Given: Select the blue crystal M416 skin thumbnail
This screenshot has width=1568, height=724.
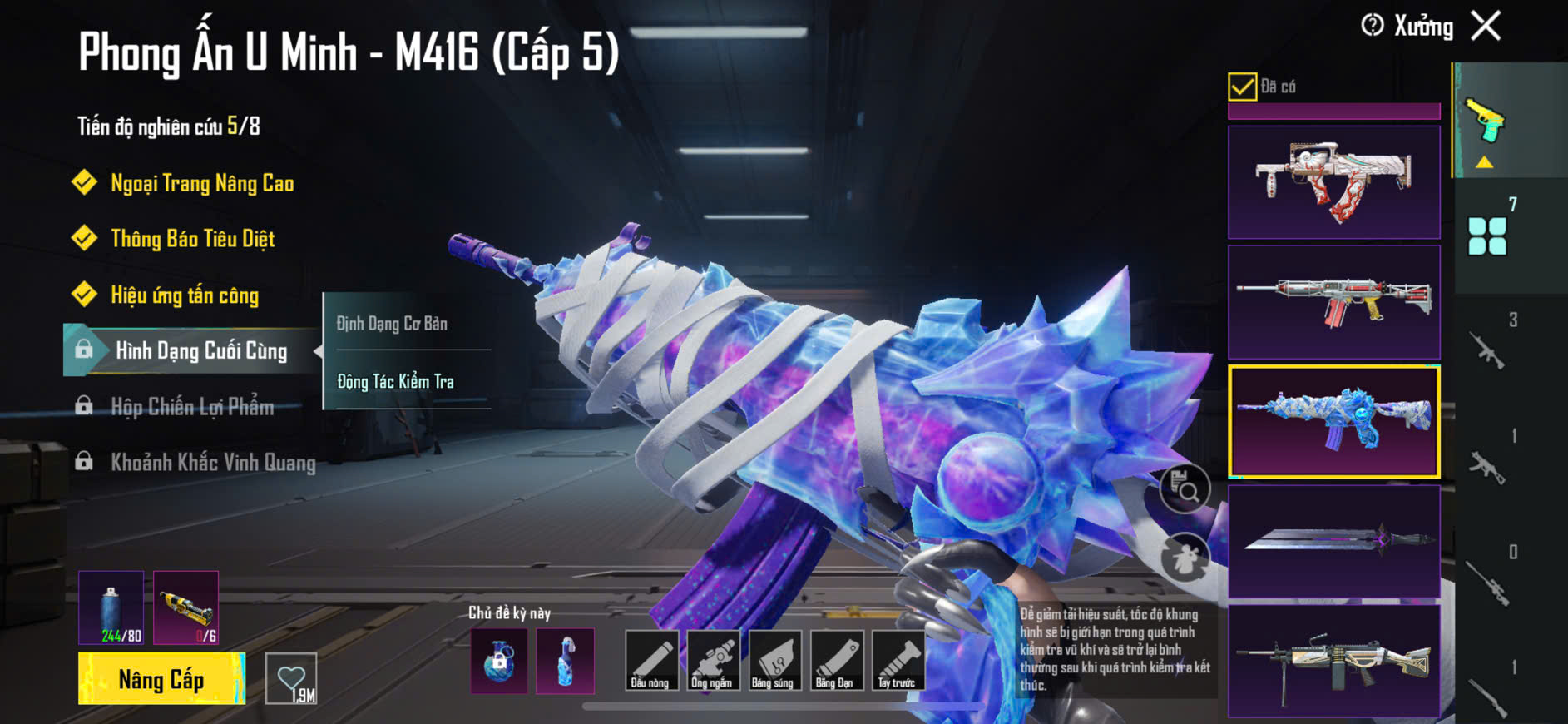Looking at the screenshot, I should coord(1333,421).
